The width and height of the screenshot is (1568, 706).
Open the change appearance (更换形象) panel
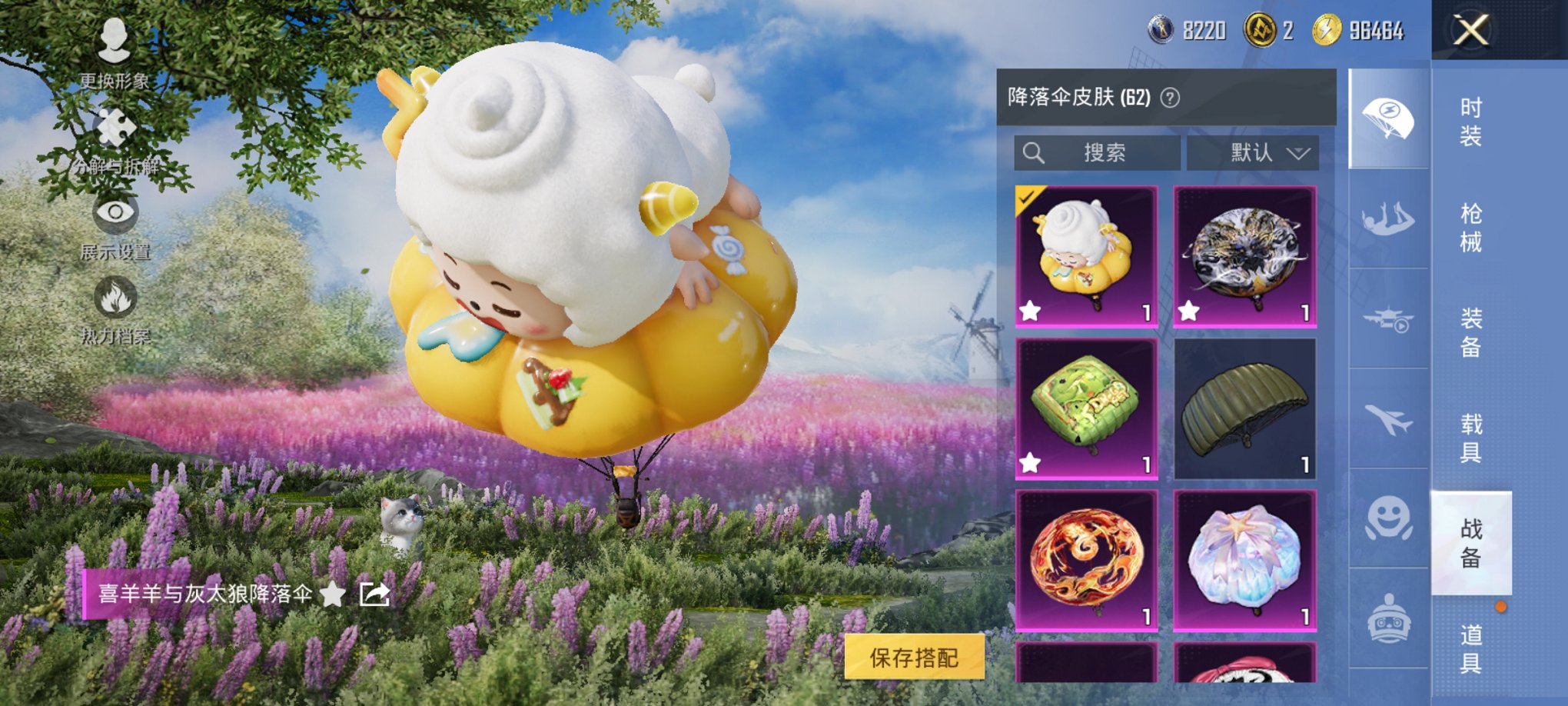[112, 40]
